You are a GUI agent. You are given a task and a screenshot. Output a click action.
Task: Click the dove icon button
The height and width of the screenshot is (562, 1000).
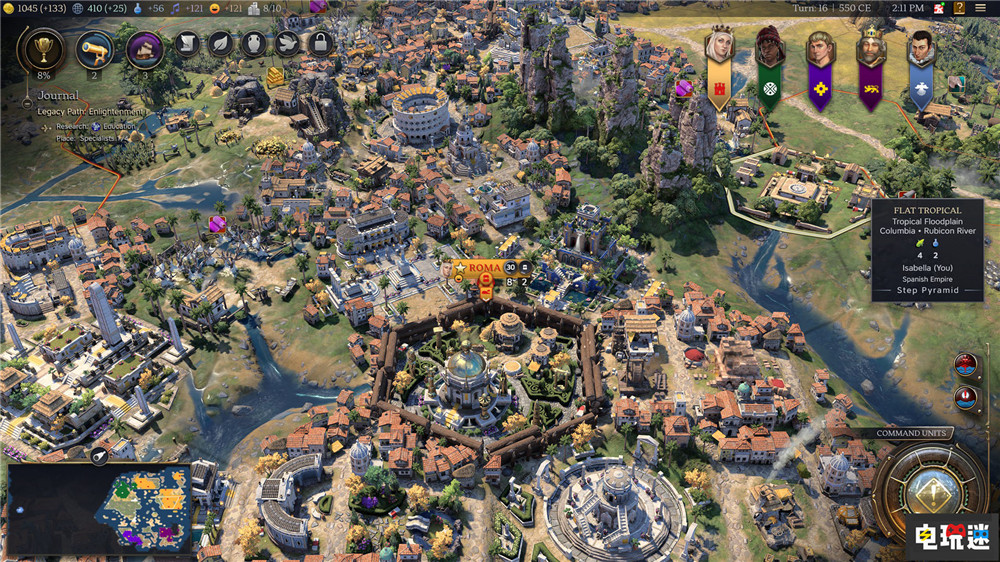[x=287, y=43]
